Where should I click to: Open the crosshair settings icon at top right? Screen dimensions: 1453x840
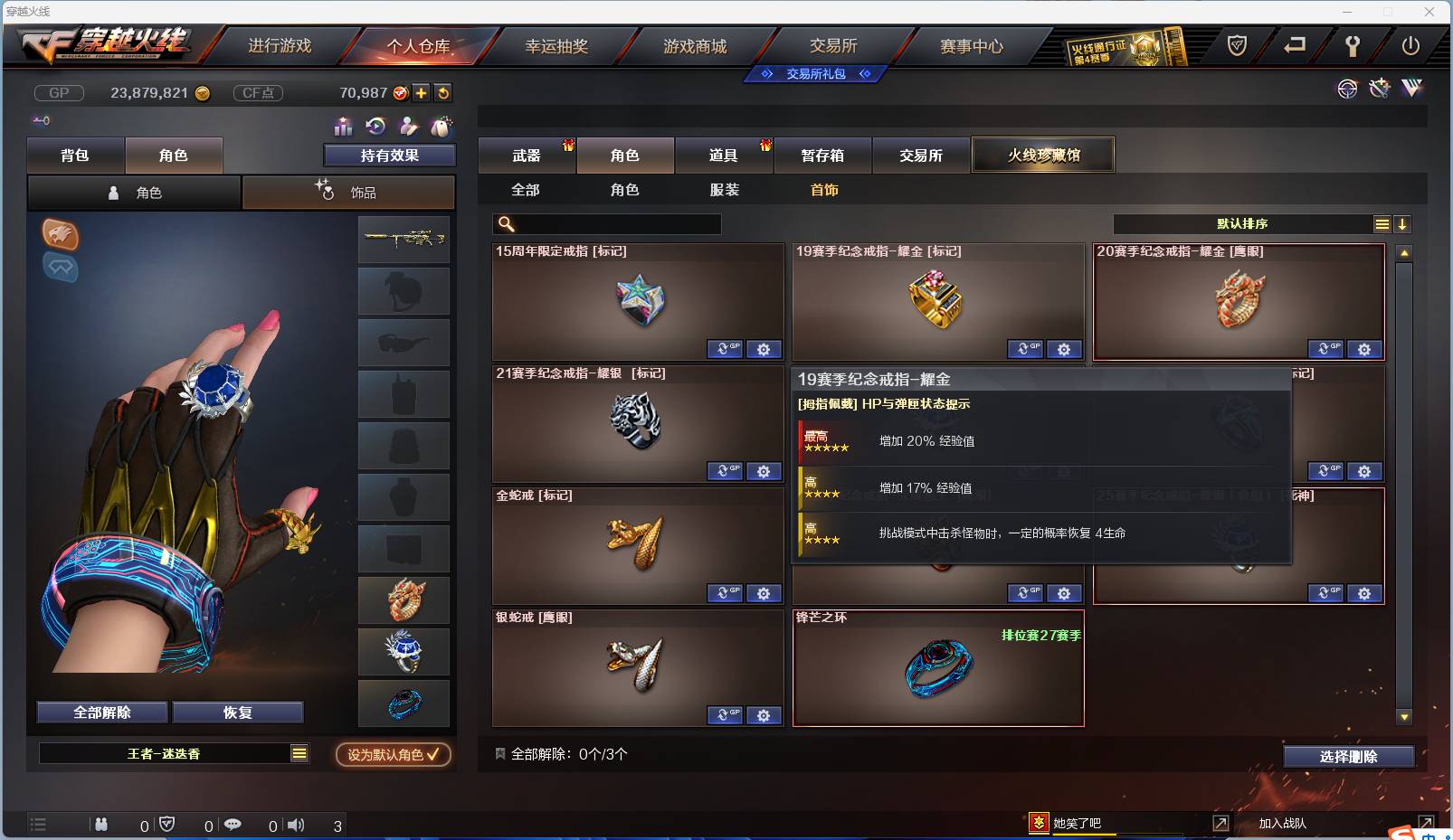point(1348,90)
